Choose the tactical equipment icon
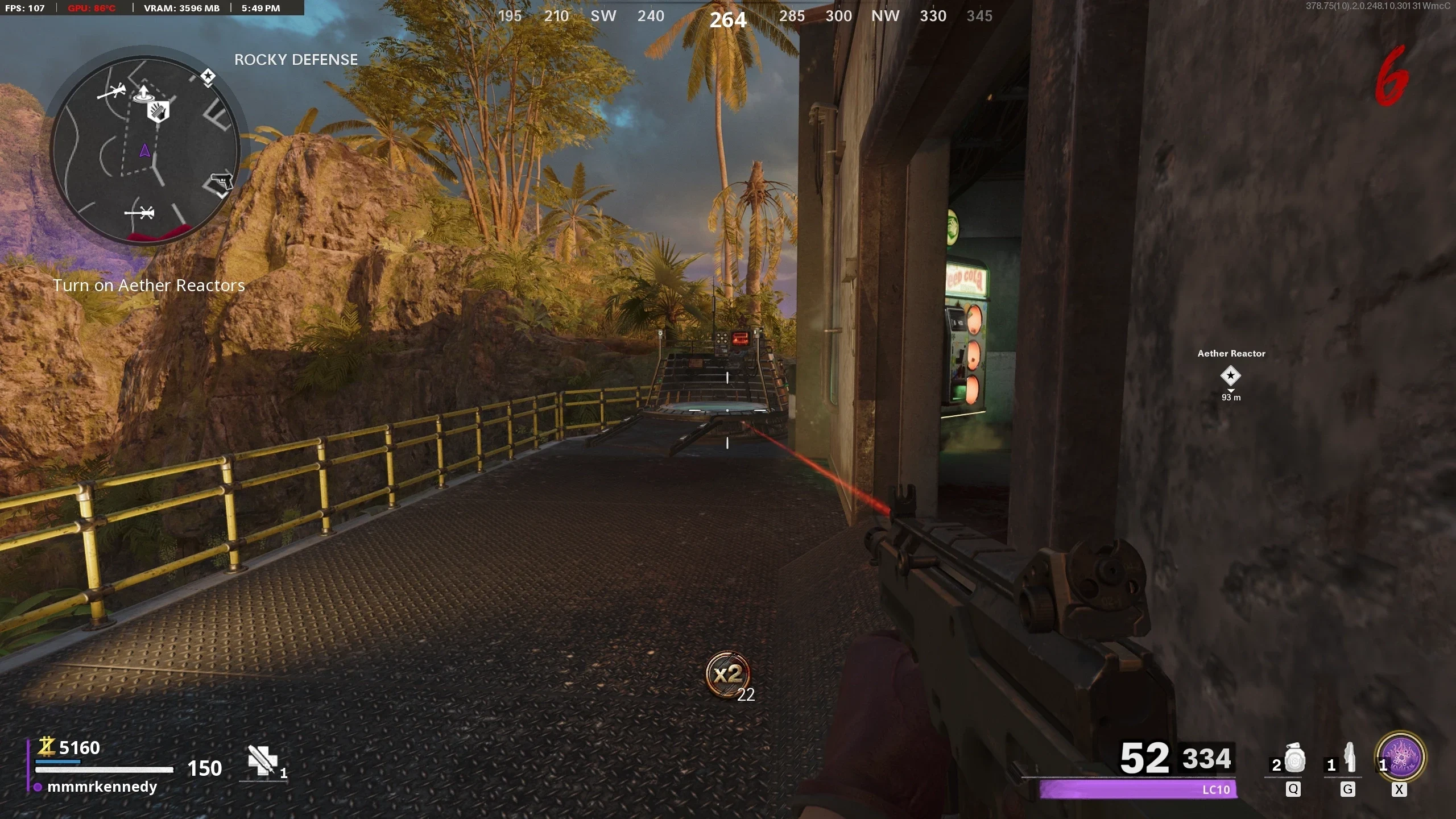Viewport: 1456px width, 819px height. coord(1349,759)
